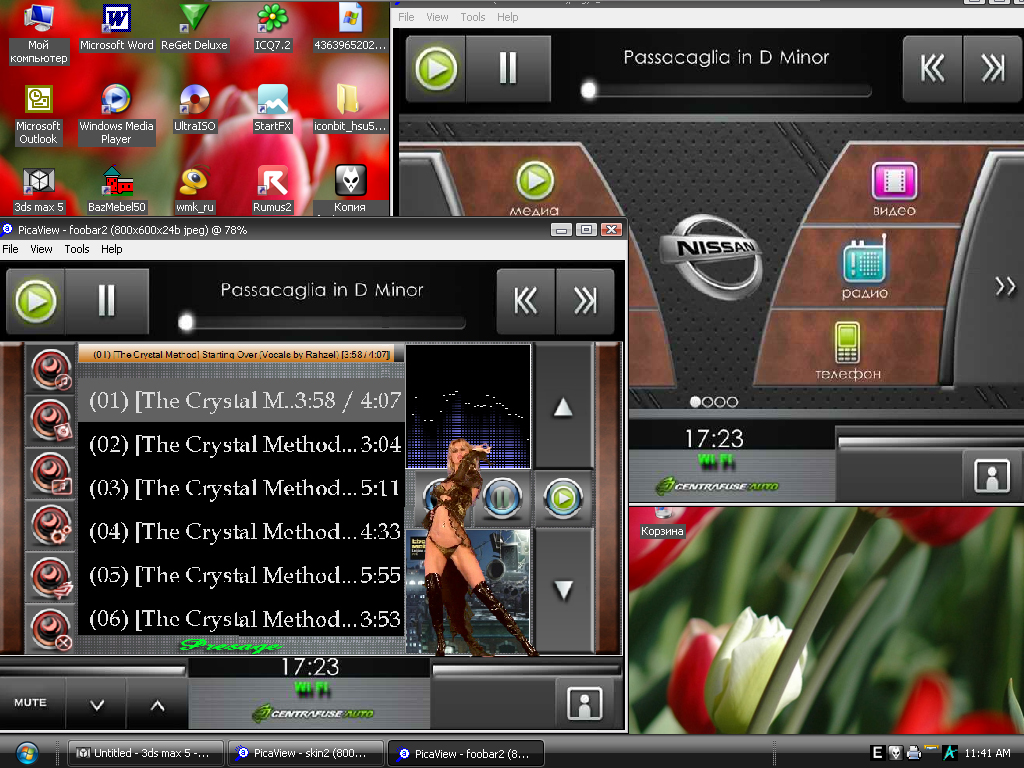This screenshot has width=1024, height=768.
Task: Open the радио (radio) section
Action: [x=864, y=268]
